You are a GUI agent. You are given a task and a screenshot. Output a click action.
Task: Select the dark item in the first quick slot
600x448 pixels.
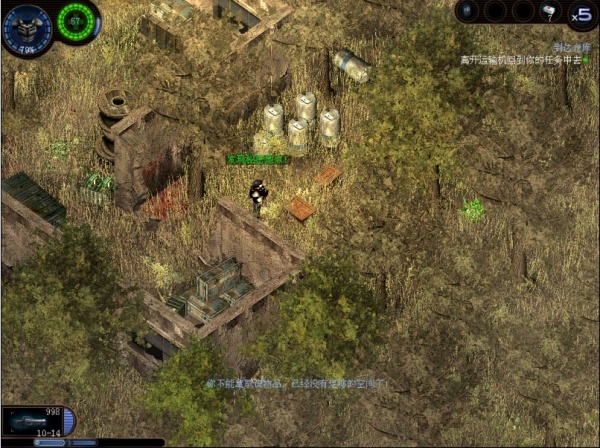(468, 12)
